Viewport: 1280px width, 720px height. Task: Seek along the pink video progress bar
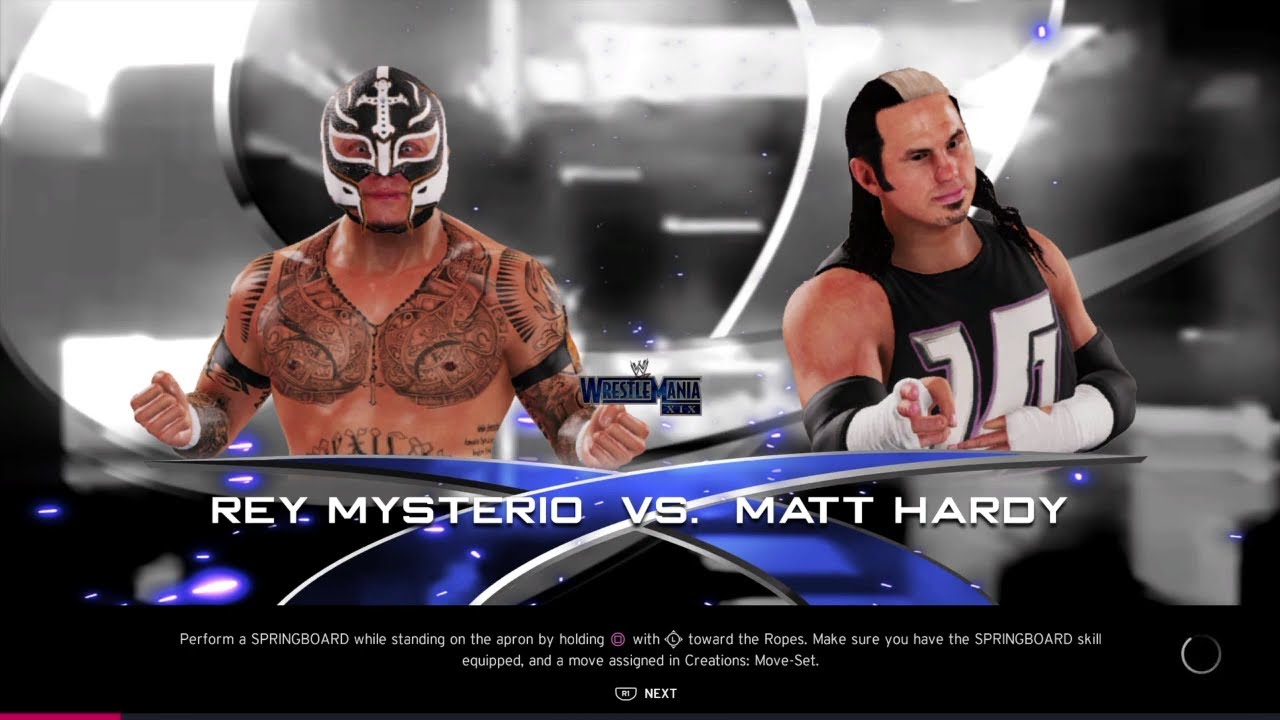pos(60,716)
